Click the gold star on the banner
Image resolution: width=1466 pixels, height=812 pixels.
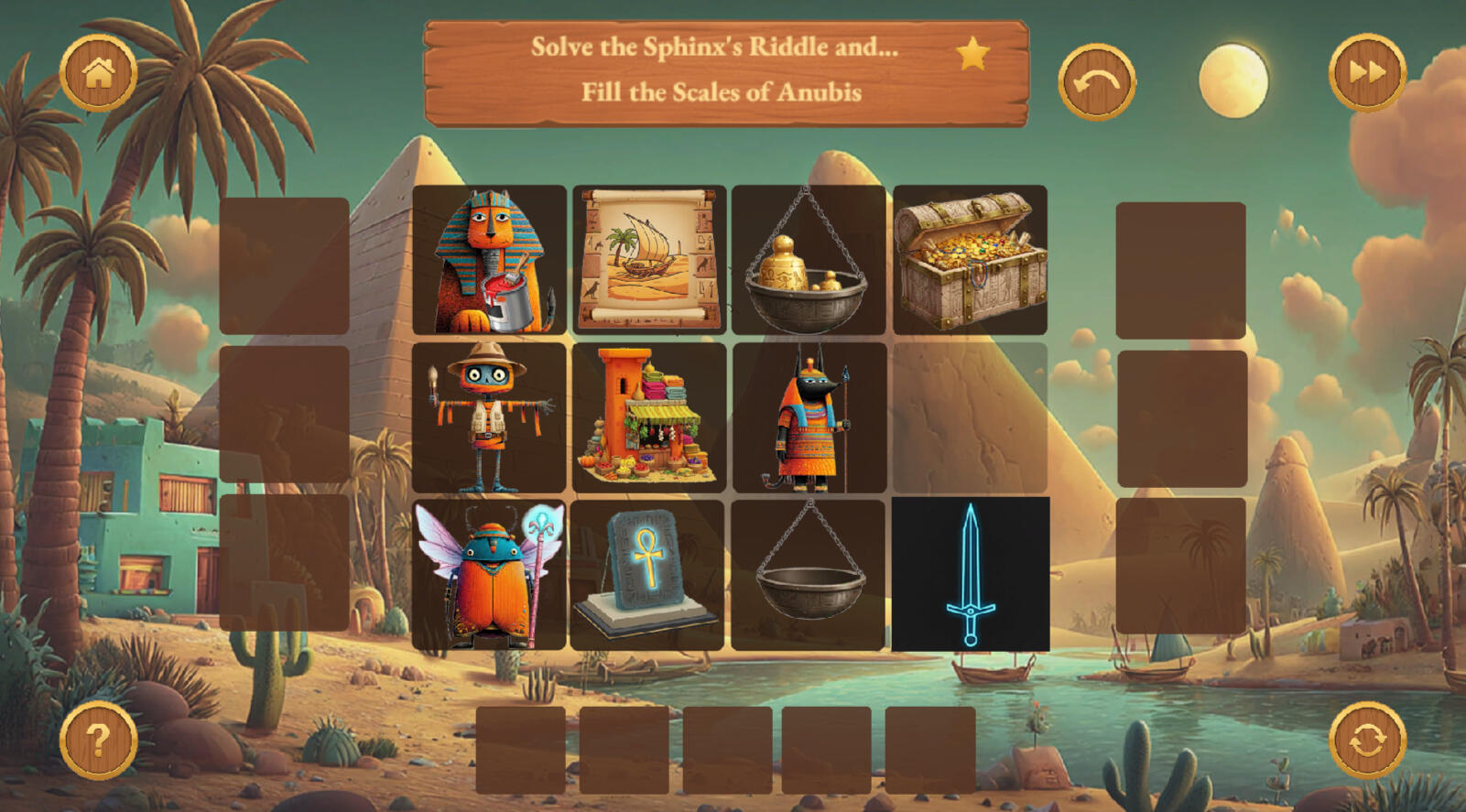click(x=972, y=54)
